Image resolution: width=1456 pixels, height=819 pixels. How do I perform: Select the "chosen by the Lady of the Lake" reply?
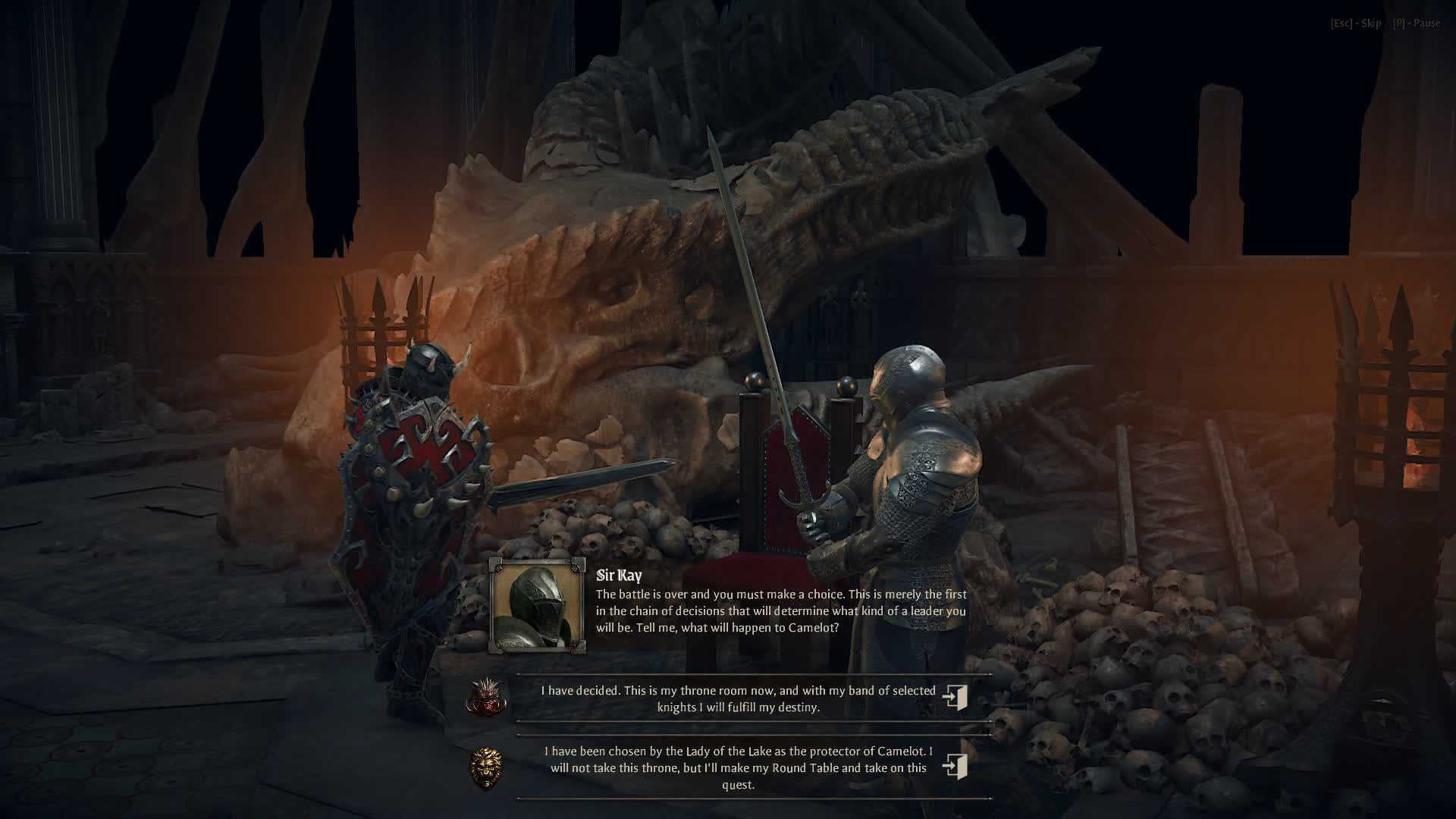(x=738, y=767)
